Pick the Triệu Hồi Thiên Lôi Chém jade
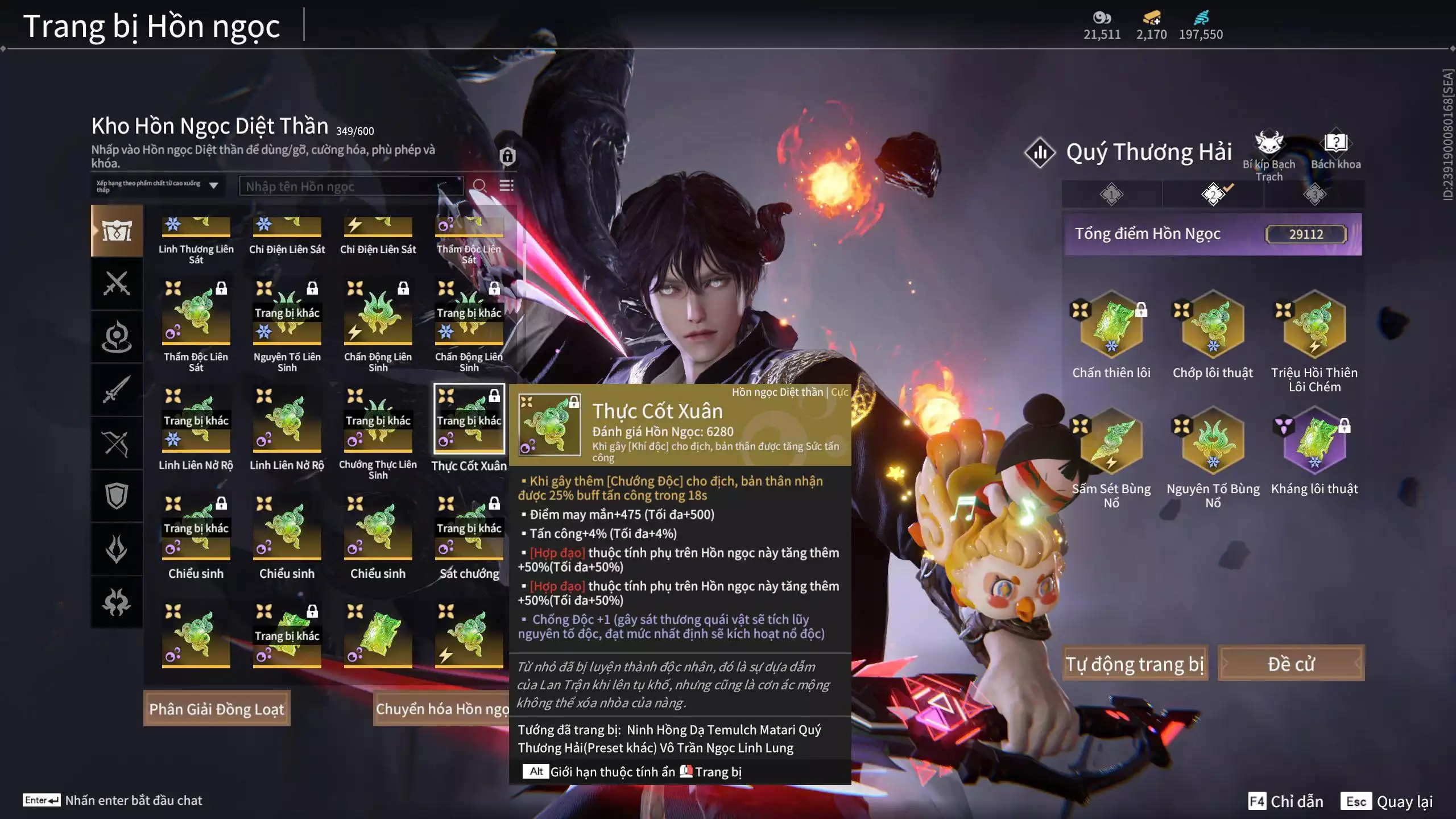 point(1314,325)
